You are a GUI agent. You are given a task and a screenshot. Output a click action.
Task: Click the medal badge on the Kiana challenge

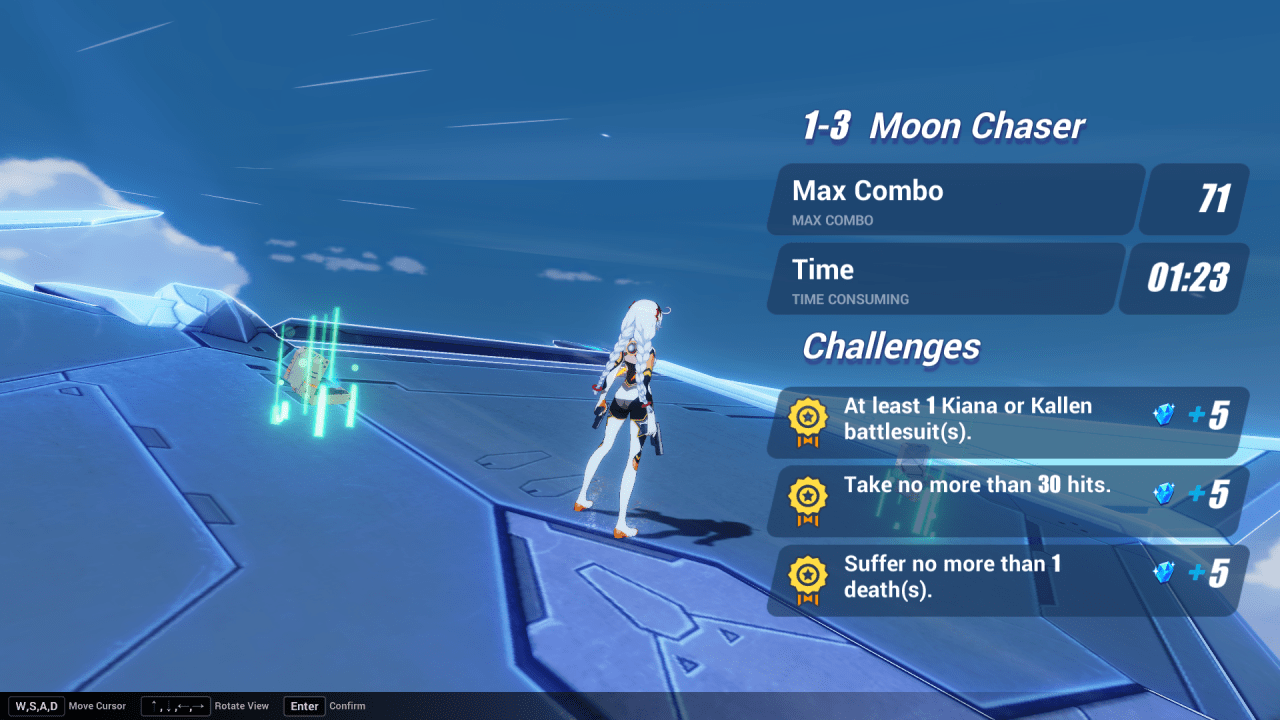coord(808,415)
